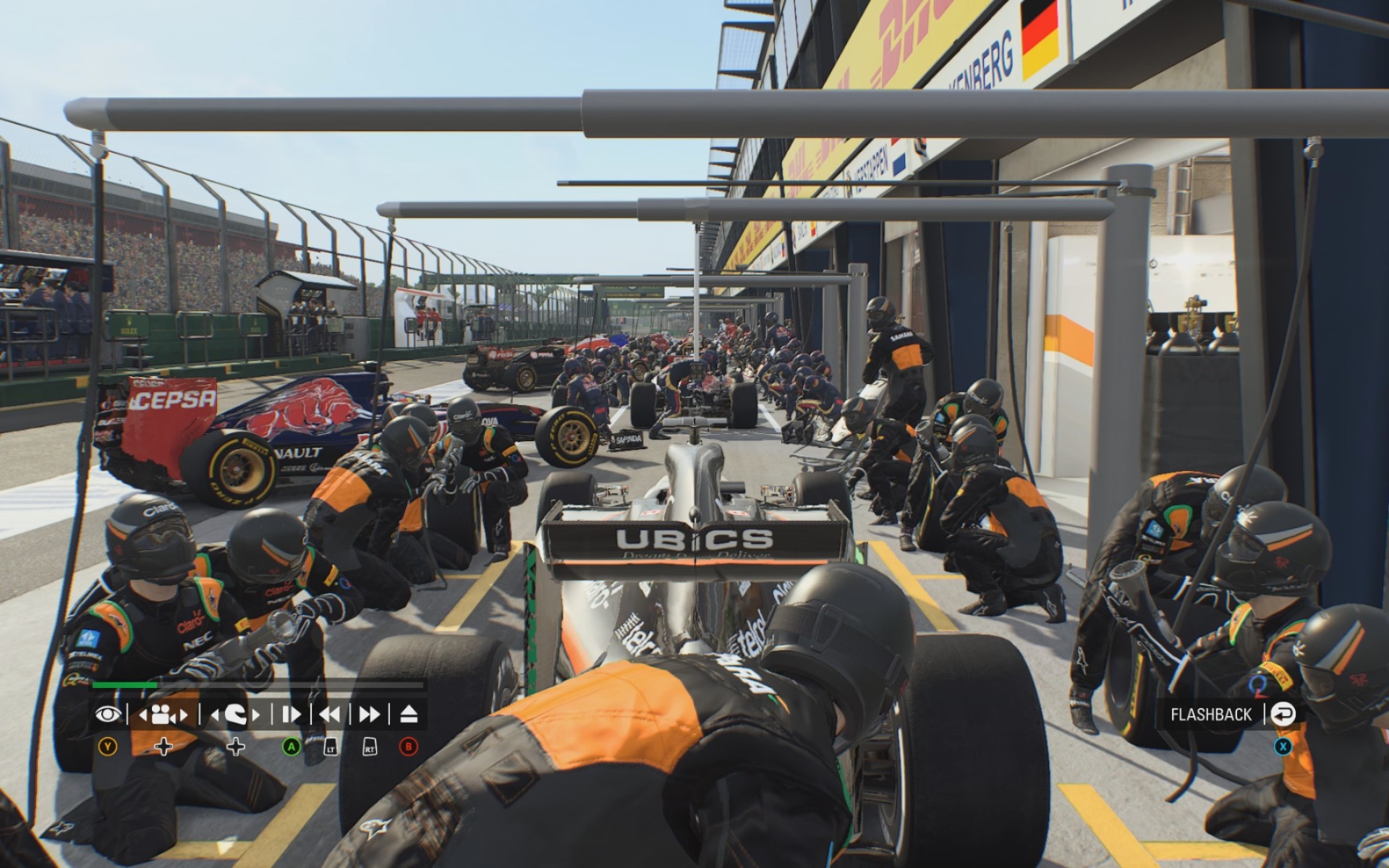Image resolution: width=1389 pixels, height=868 pixels.
Task: Switch driver using the helmet icon
Action: (x=235, y=715)
